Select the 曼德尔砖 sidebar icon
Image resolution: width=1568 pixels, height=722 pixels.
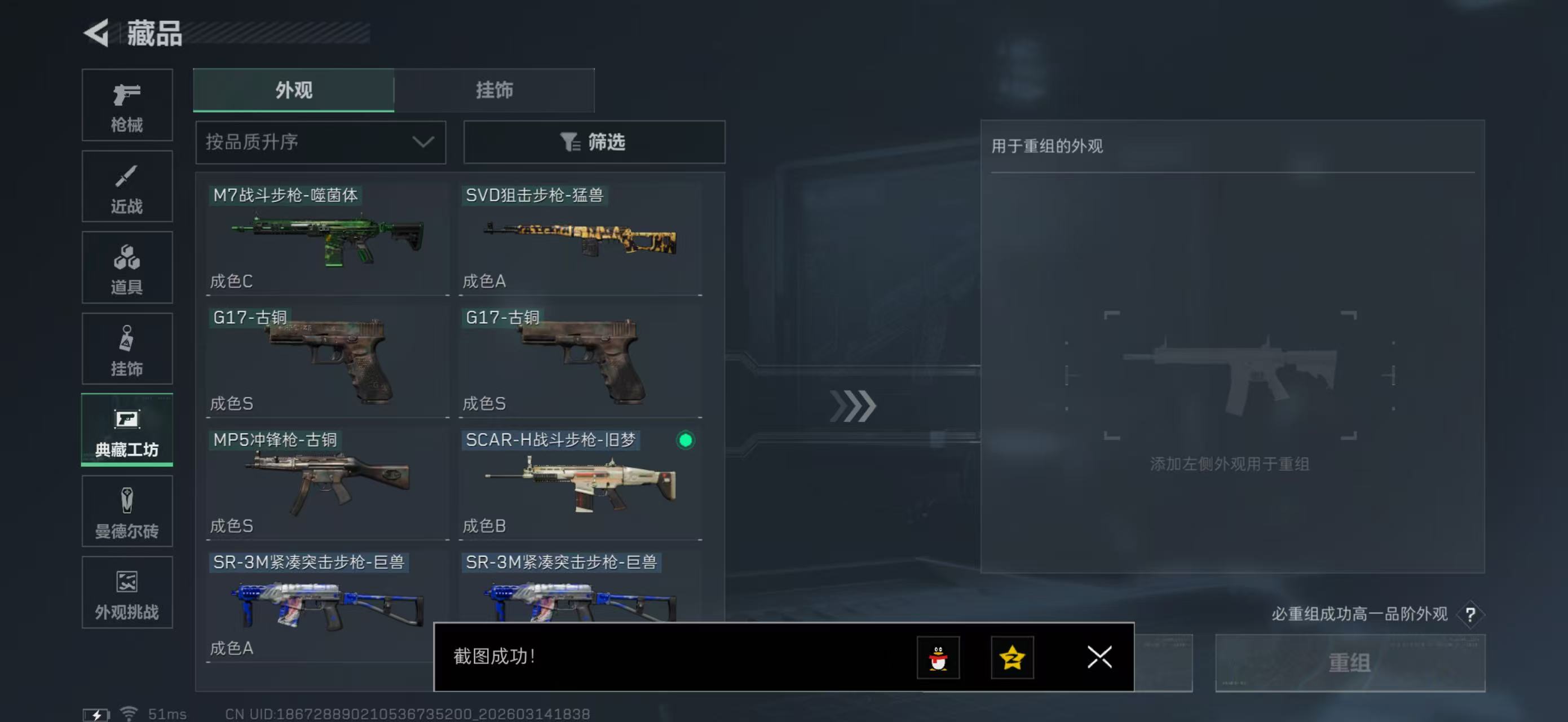coord(127,512)
